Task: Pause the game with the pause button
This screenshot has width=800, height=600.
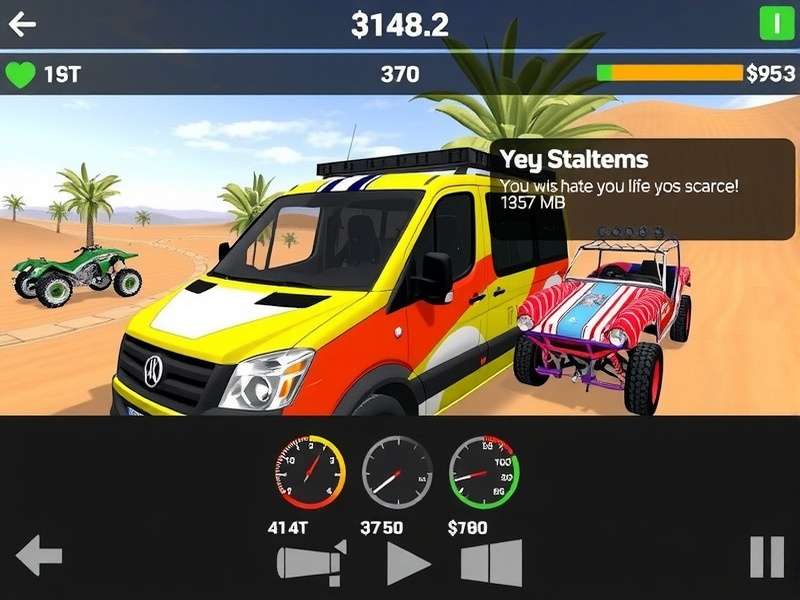Action: point(767,557)
